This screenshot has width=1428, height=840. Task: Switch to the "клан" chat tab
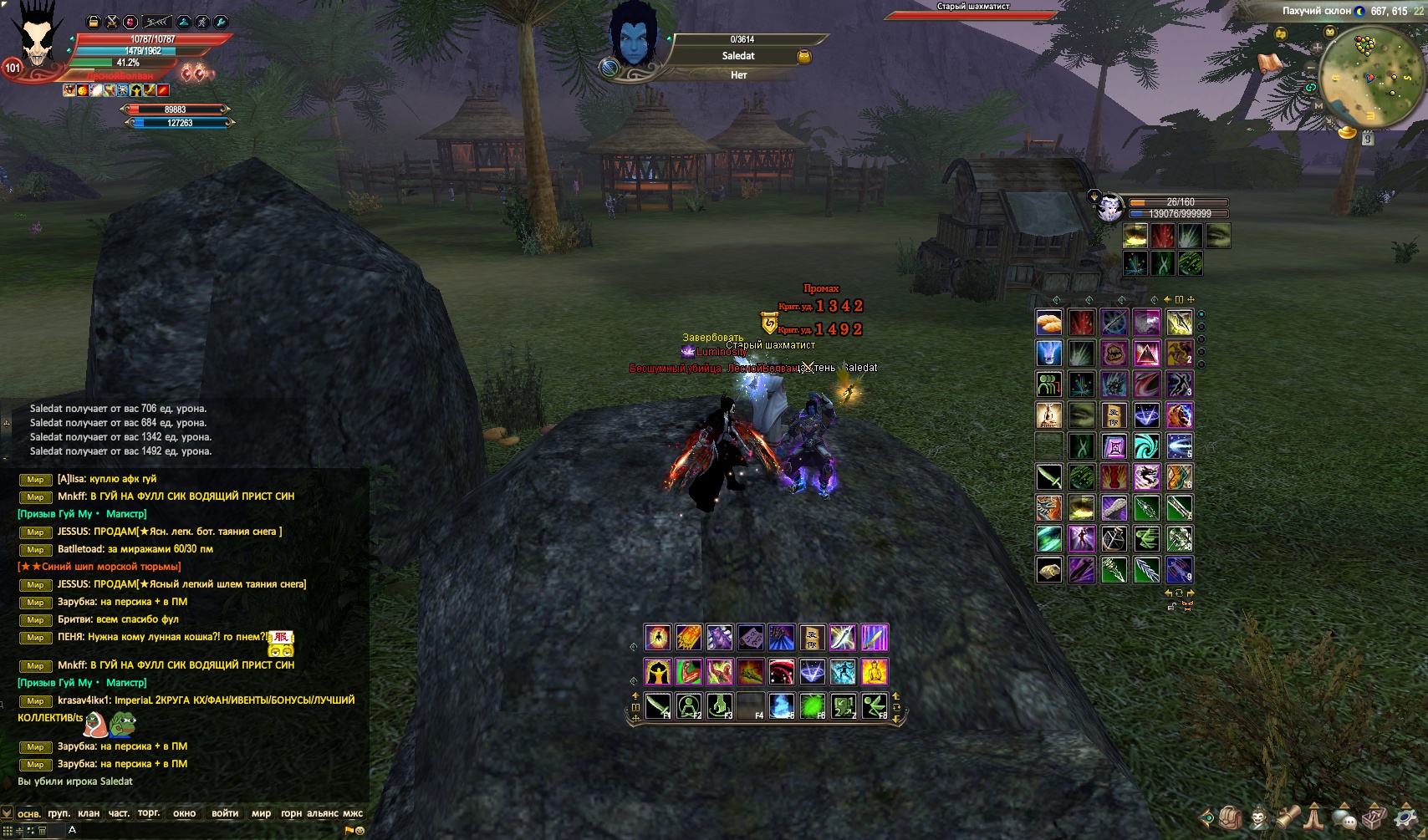89,813
